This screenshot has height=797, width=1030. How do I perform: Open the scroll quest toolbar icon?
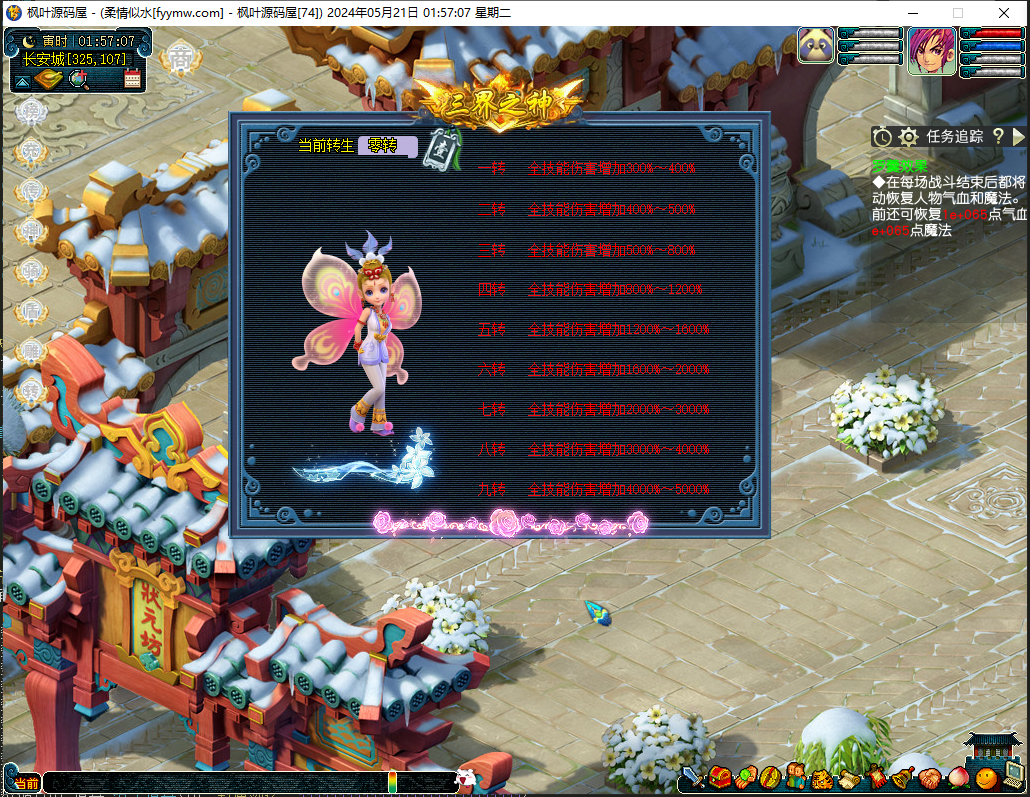click(x=848, y=777)
